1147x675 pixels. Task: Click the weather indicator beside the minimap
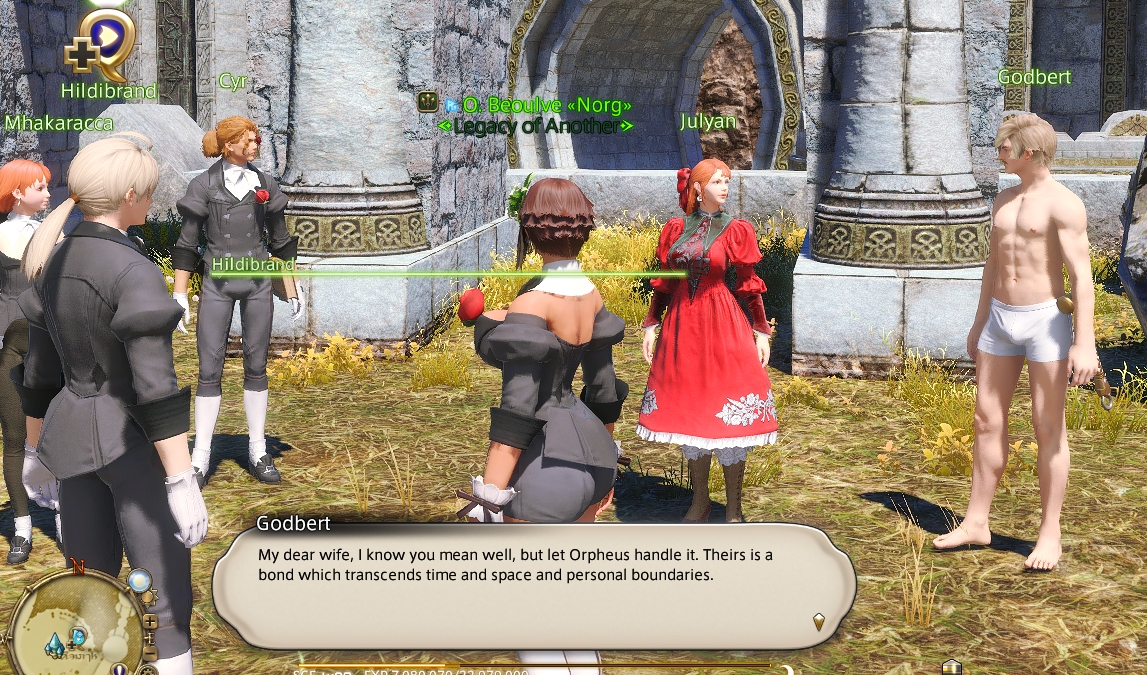[x=138, y=580]
